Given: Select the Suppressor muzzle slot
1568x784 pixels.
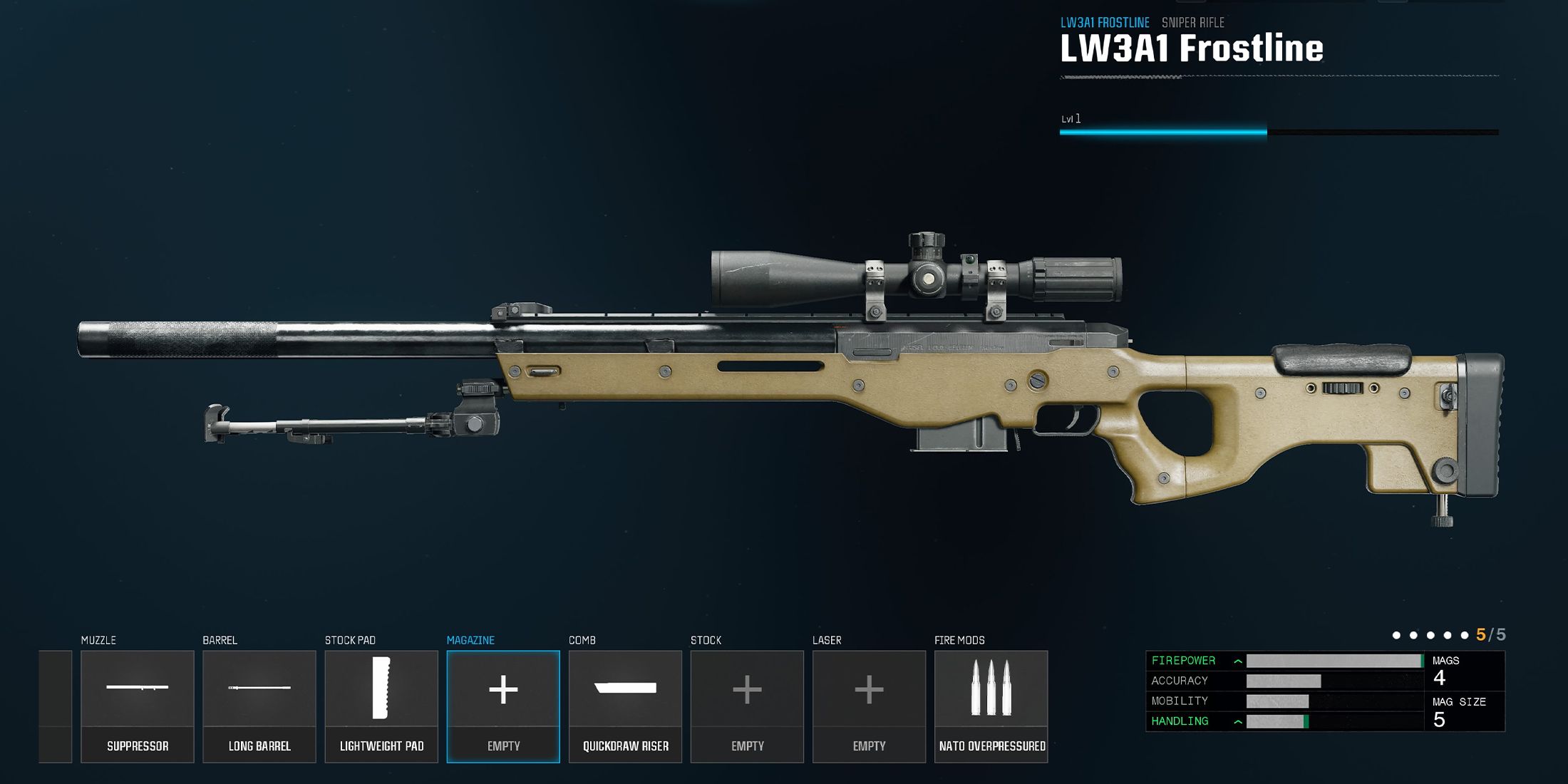Looking at the screenshot, I should pos(138,706).
